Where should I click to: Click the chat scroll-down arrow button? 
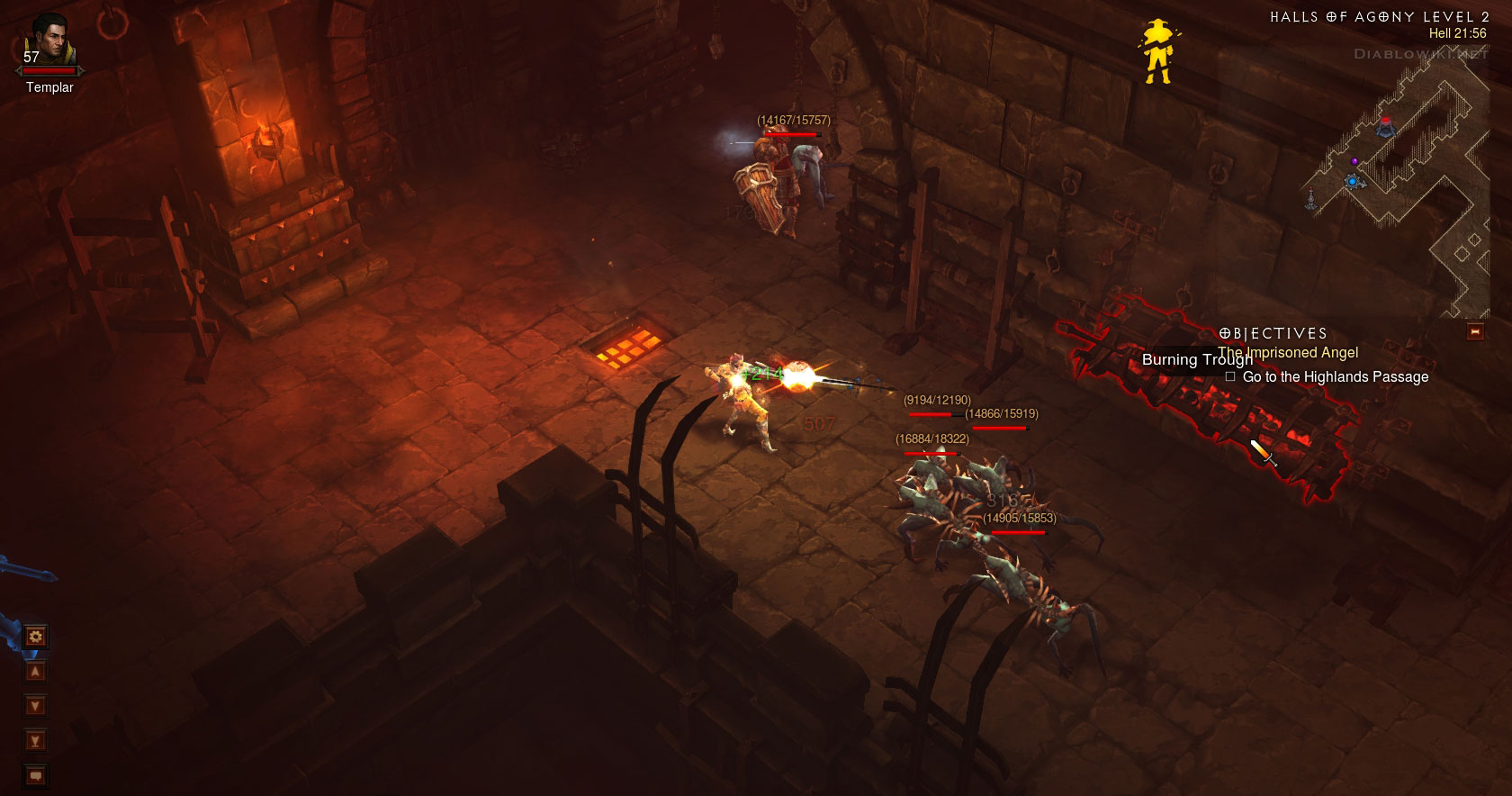pyautogui.click(x=36, y=706)
